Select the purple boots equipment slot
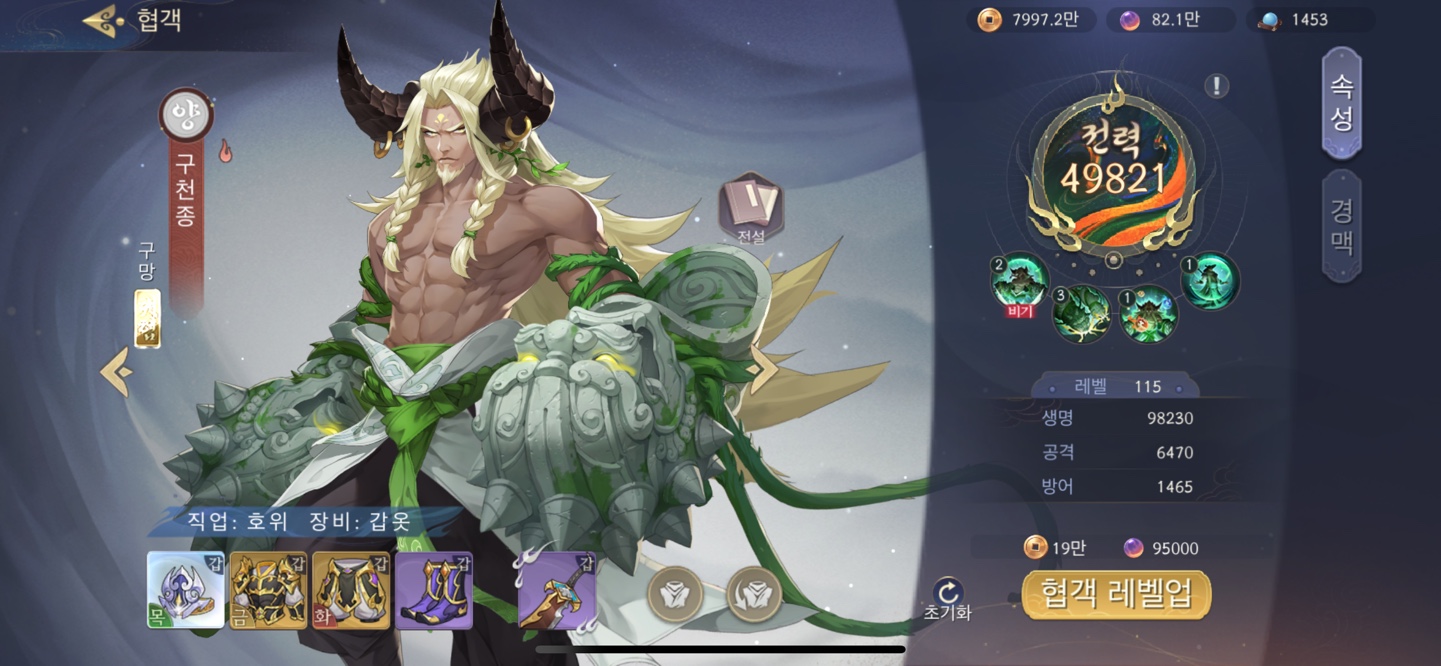The image size is (1441, 666). [434, 590]
